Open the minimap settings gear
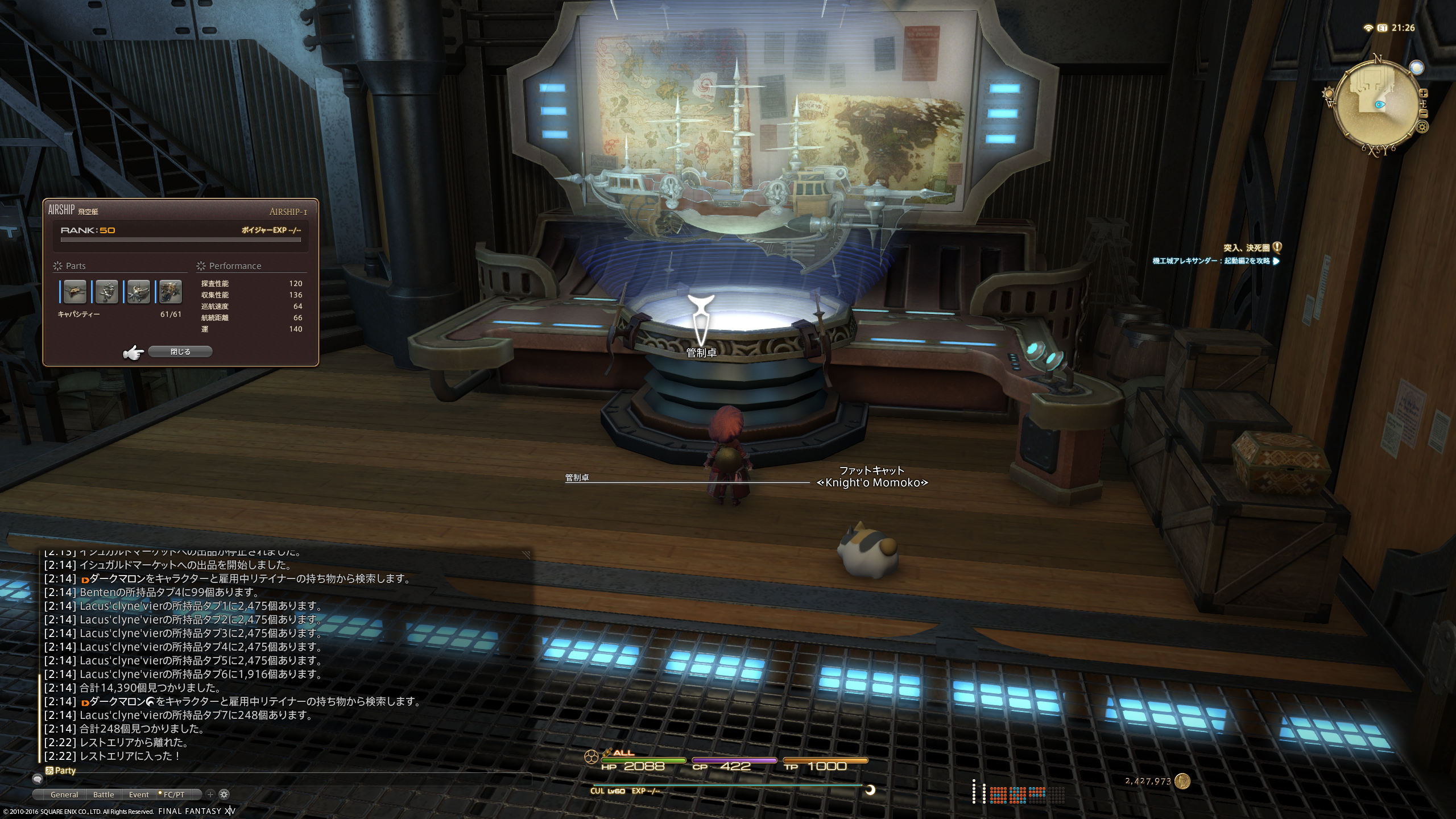1456x819 pixels. coord(1422,127)
